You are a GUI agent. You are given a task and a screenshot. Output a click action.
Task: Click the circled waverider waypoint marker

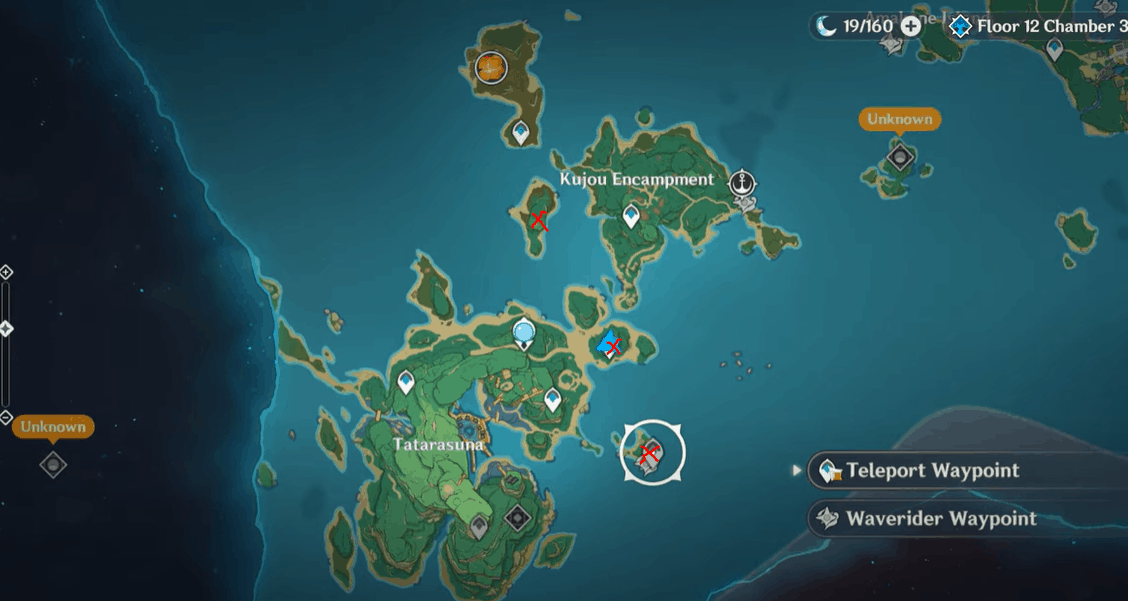point(652,452)
